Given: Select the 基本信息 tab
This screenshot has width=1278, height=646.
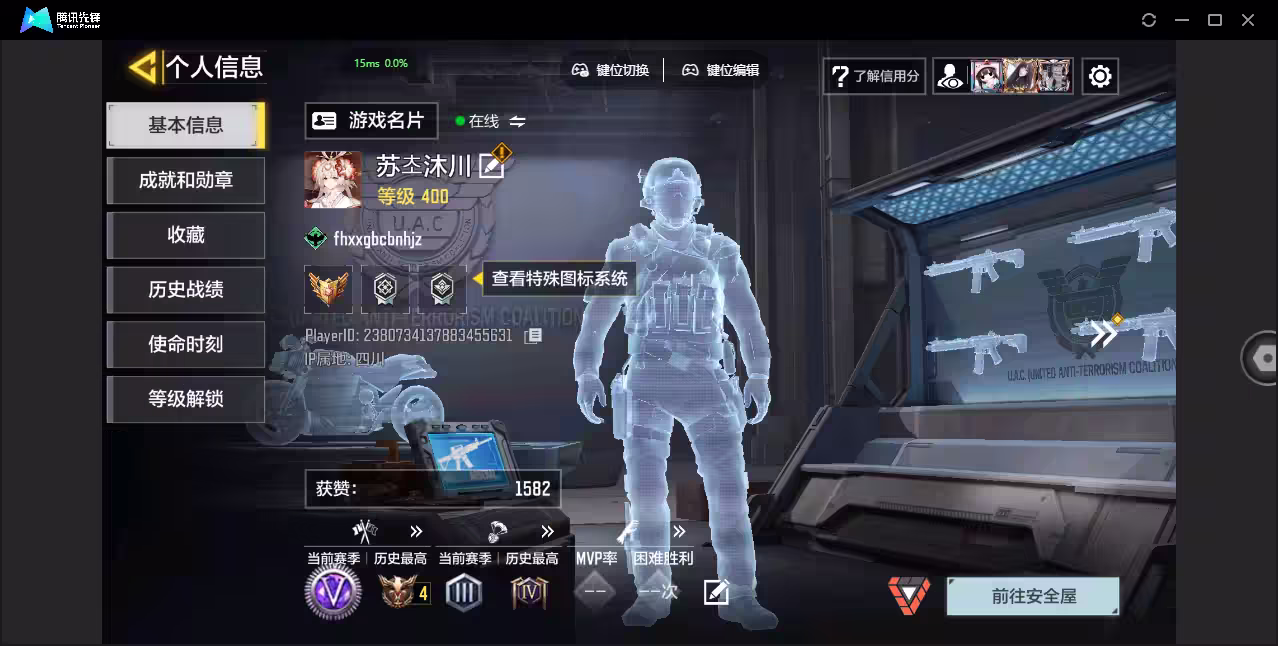Looking at the screenshot, I should tap(186, 125).
